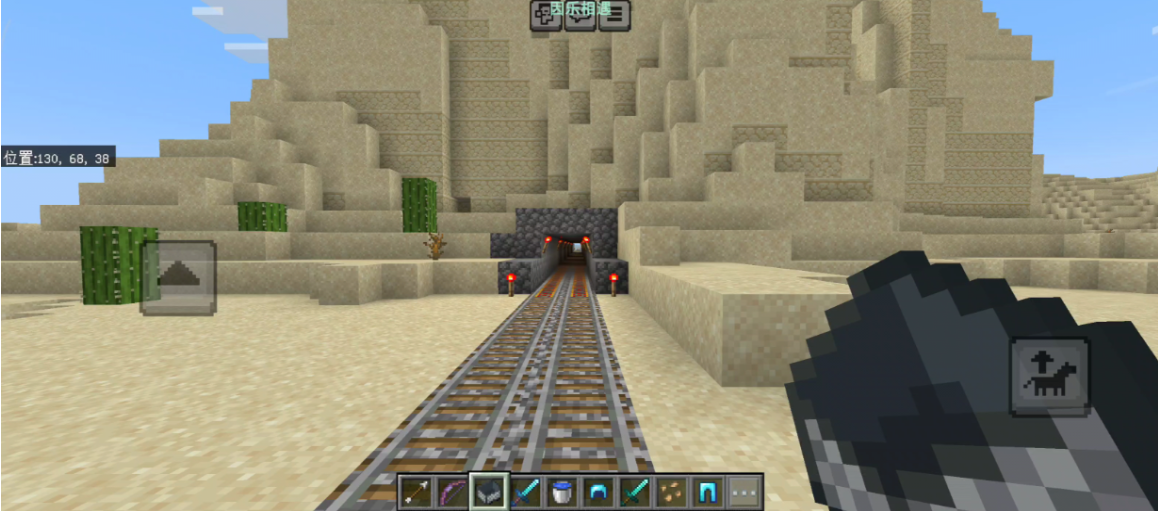Select the bucket in the hotbar
The height and width of the screenshot is (511, 1158).
[x=563, y=491]
